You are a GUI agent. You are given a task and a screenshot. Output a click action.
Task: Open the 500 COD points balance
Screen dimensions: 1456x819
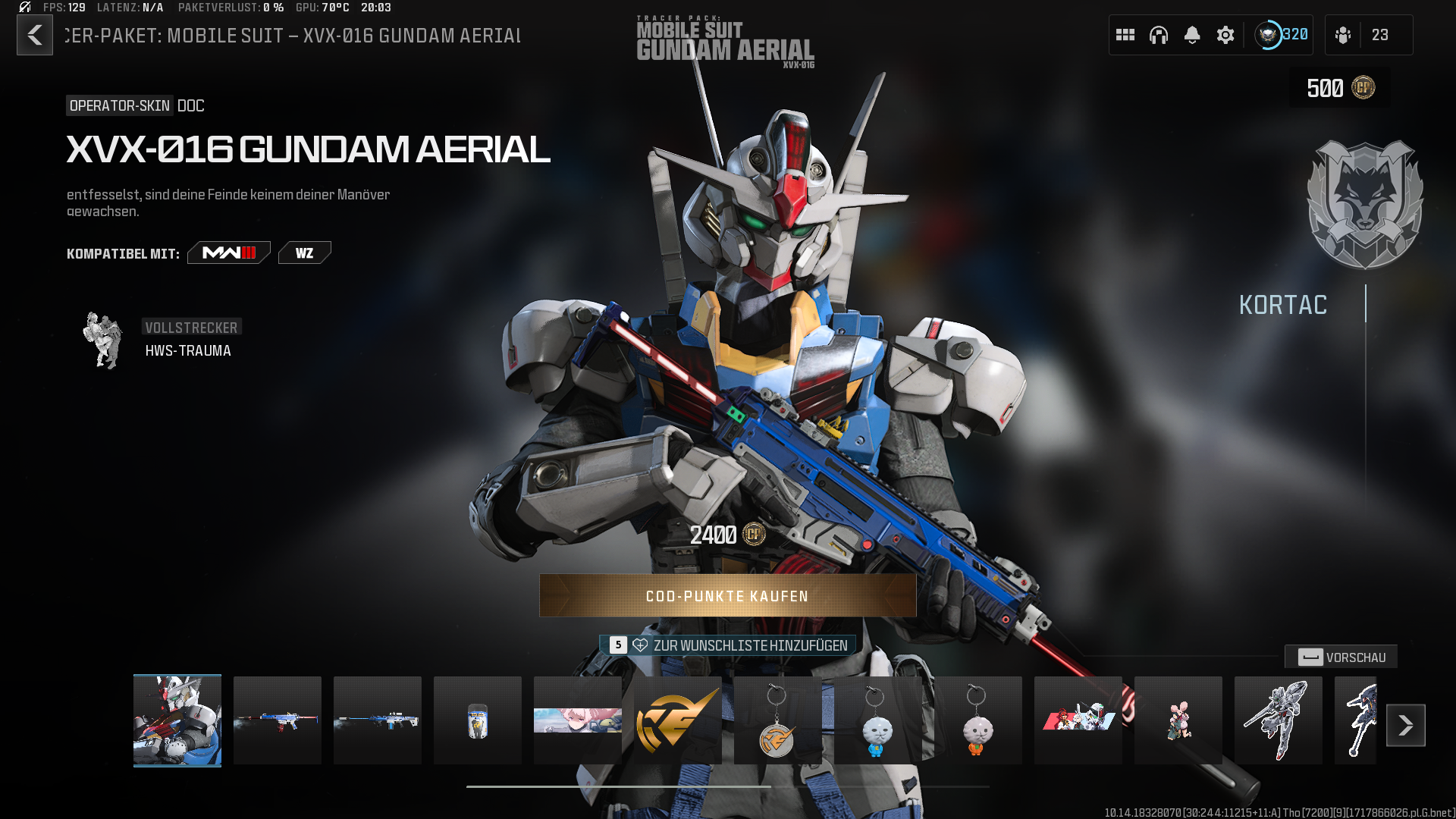(x=1340, y=88)
